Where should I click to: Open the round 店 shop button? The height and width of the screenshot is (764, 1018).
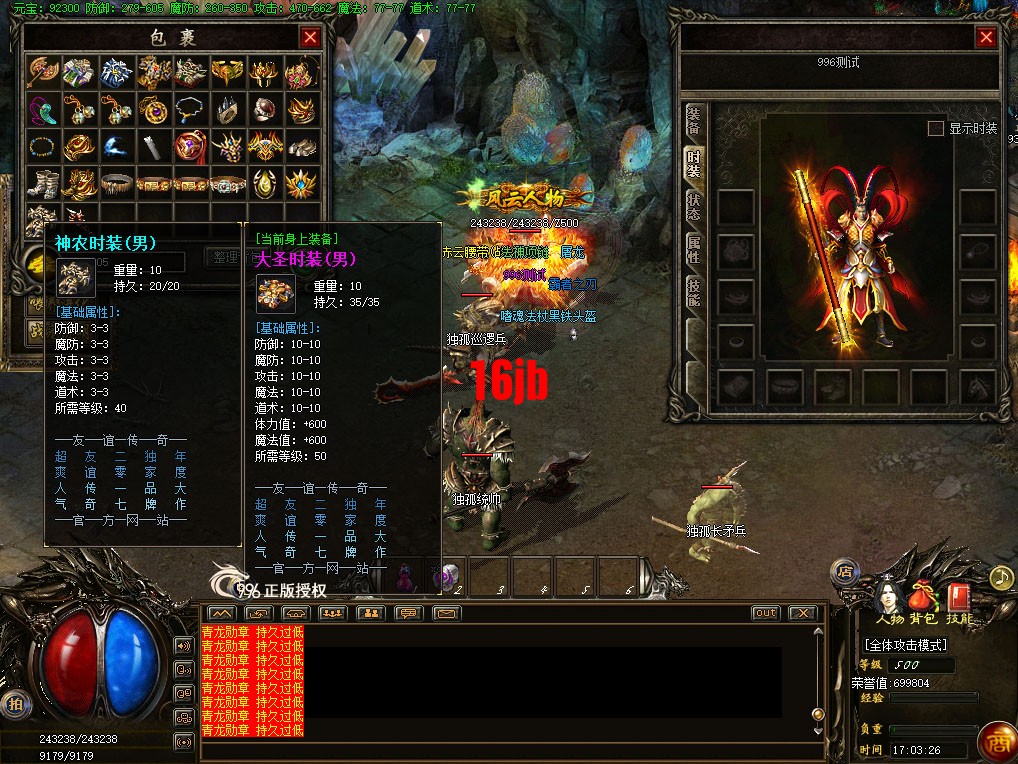845,572
